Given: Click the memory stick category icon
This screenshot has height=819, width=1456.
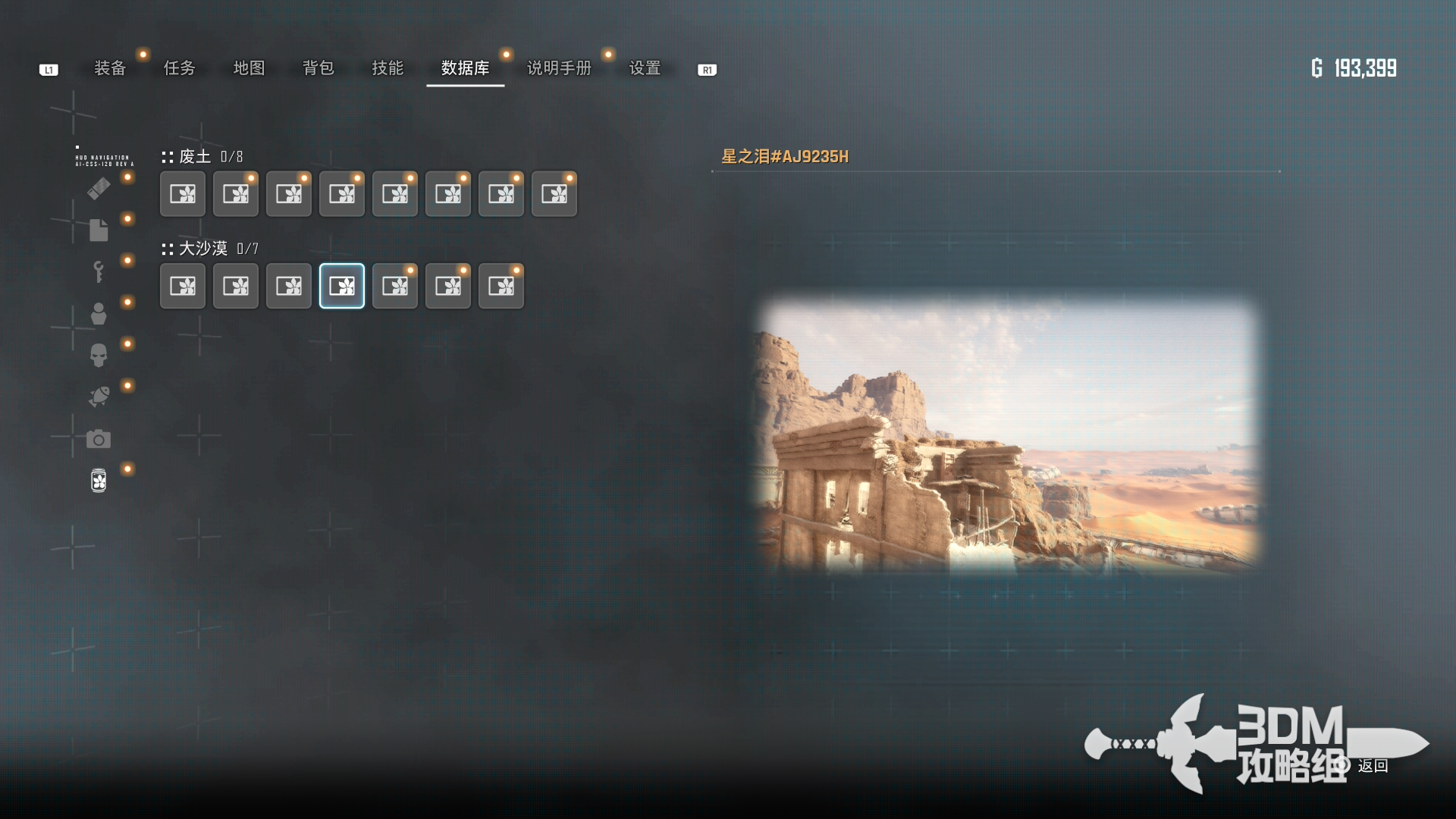Looking at the screenshot, I should [99, 188].
